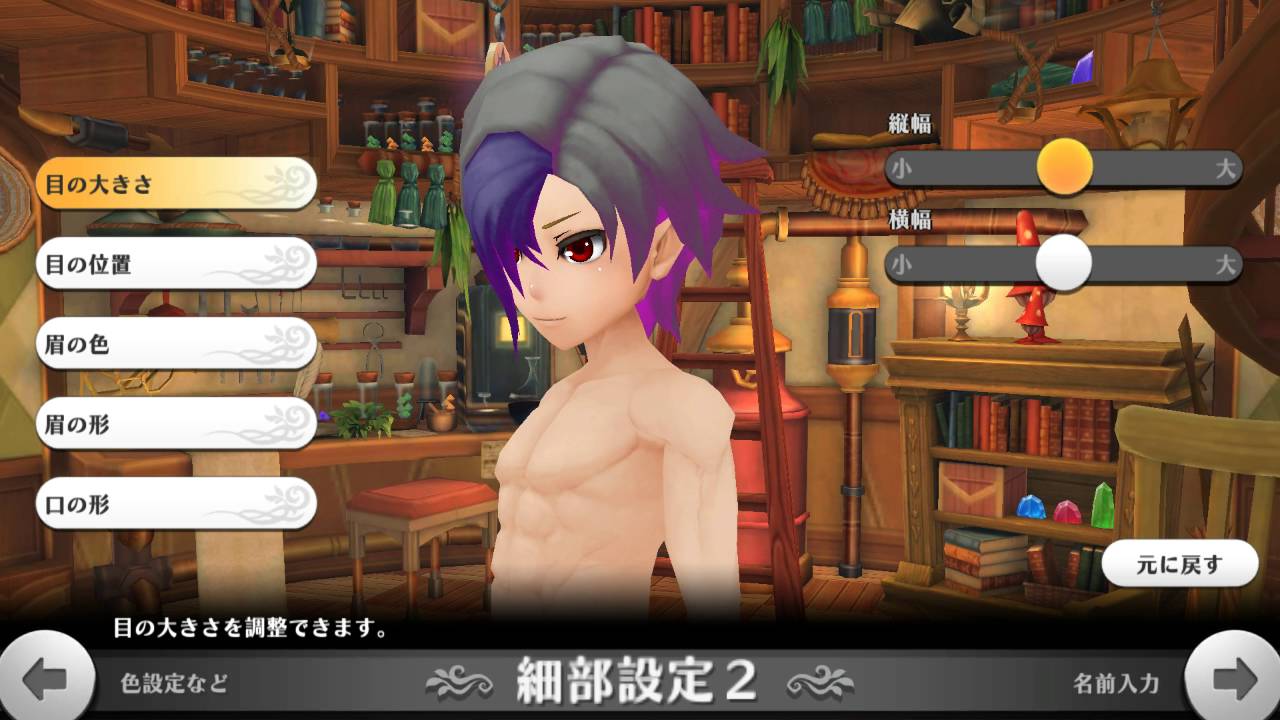Choose the 目の位置 eye position option
Image resolution: width=1280 pixels, height=720 pixels.
(x=176, y=264)
